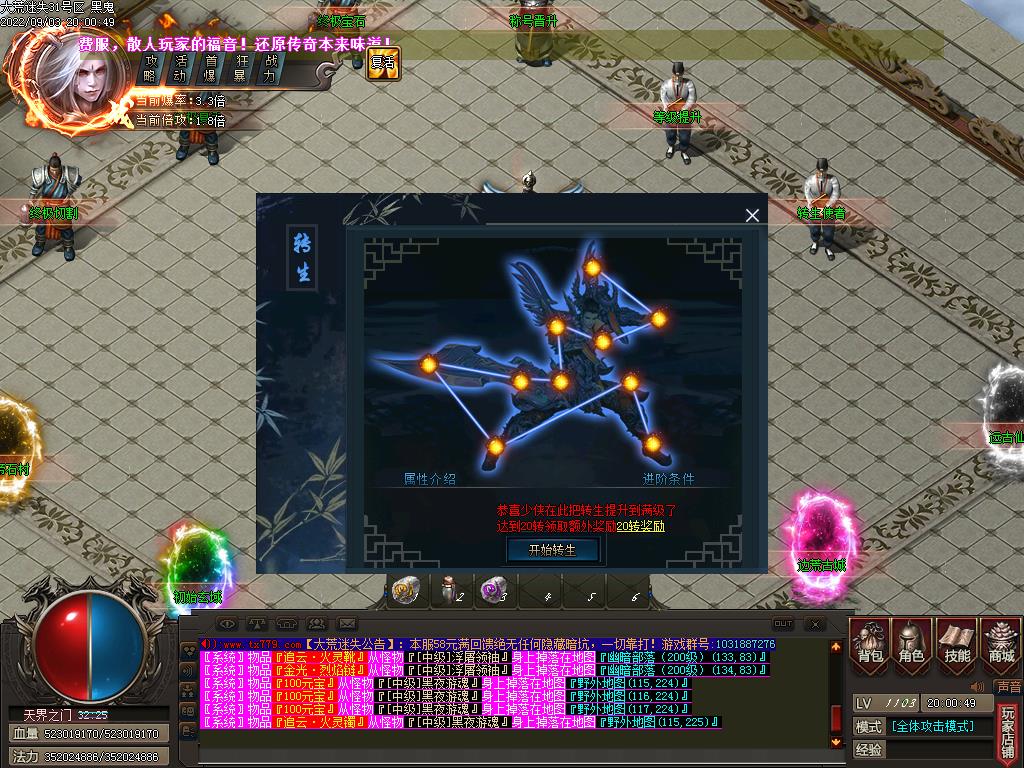Open the 商城 shop

point(1000,644)
